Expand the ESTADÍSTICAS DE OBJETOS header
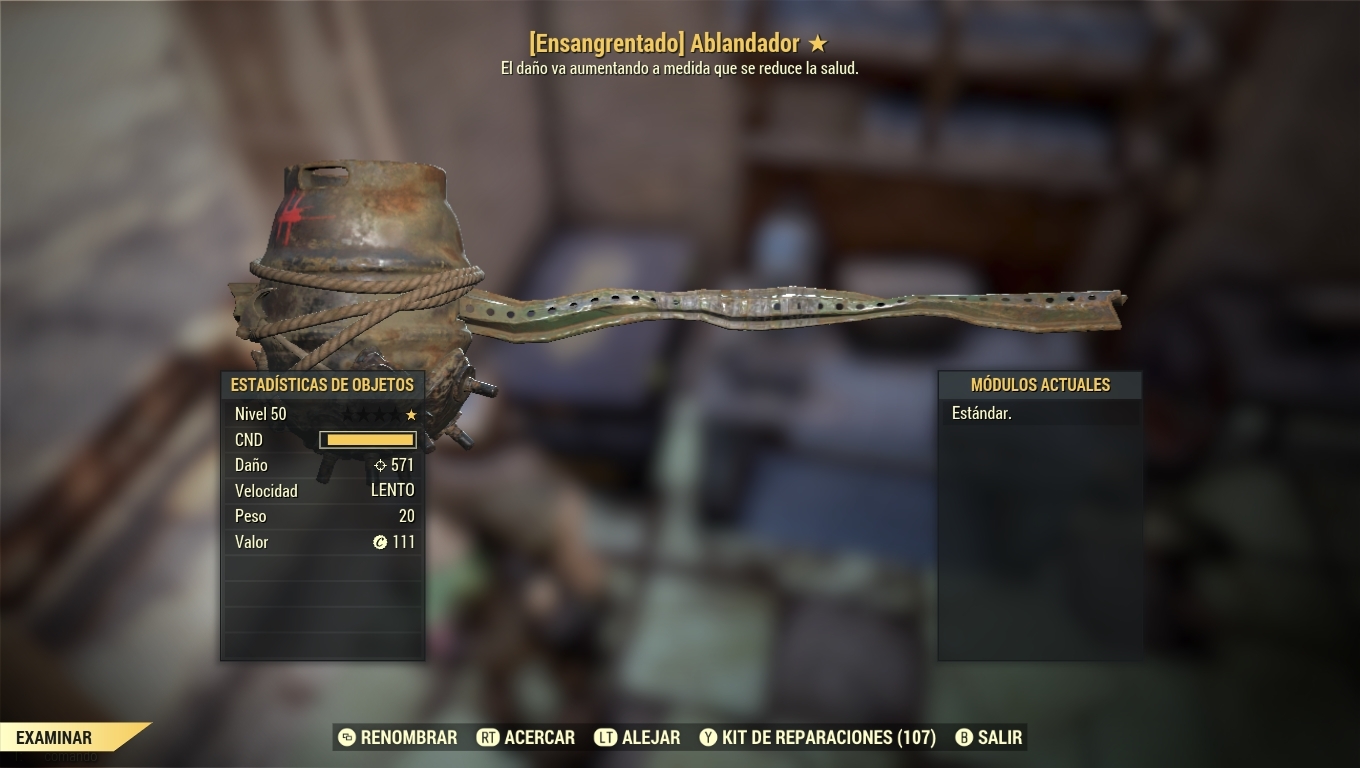Screen dimensions: 1360x768 pyautogui.click(x=322, y=384)
